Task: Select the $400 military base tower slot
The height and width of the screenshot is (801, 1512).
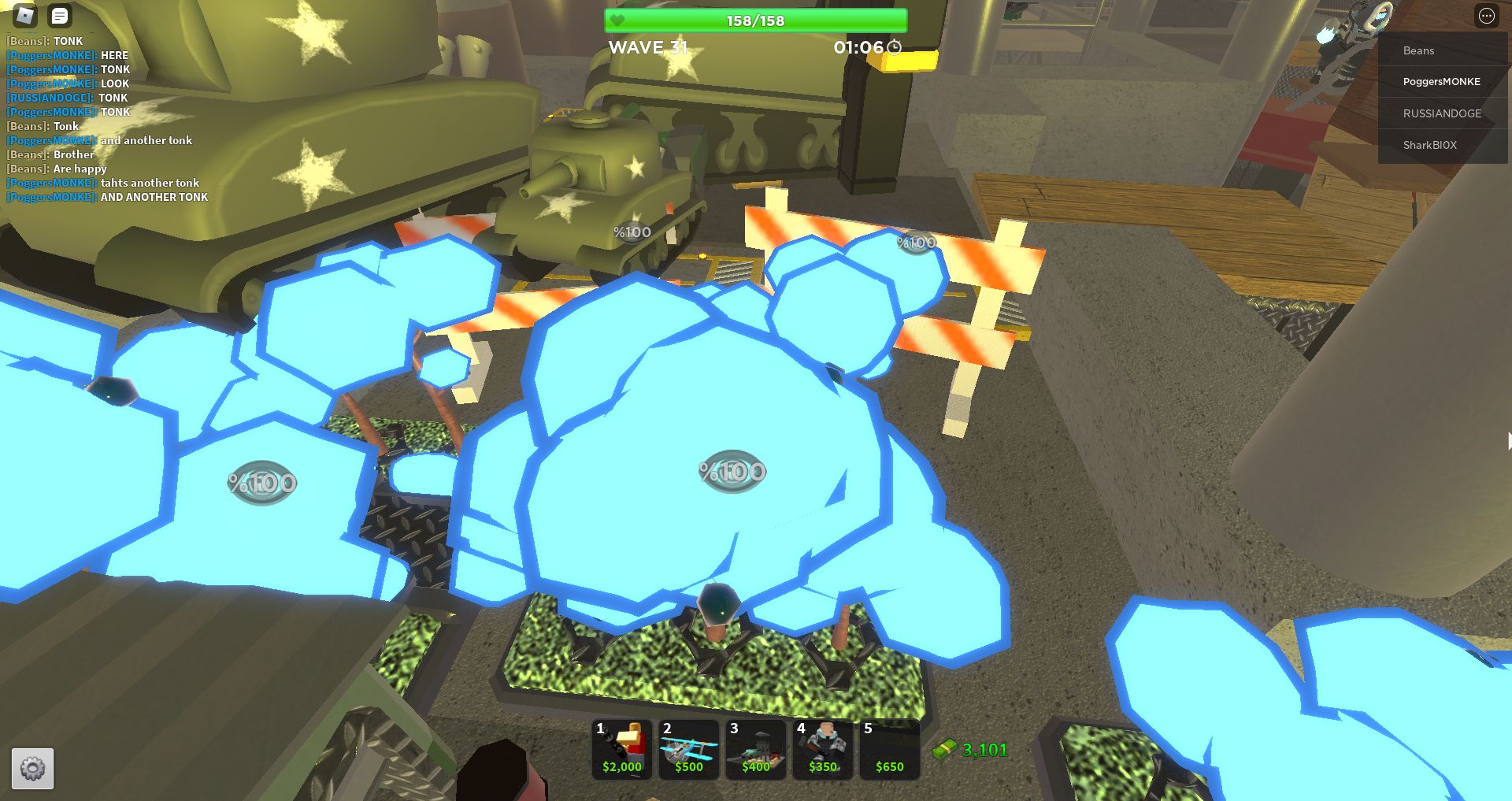Action: [756, 749]
